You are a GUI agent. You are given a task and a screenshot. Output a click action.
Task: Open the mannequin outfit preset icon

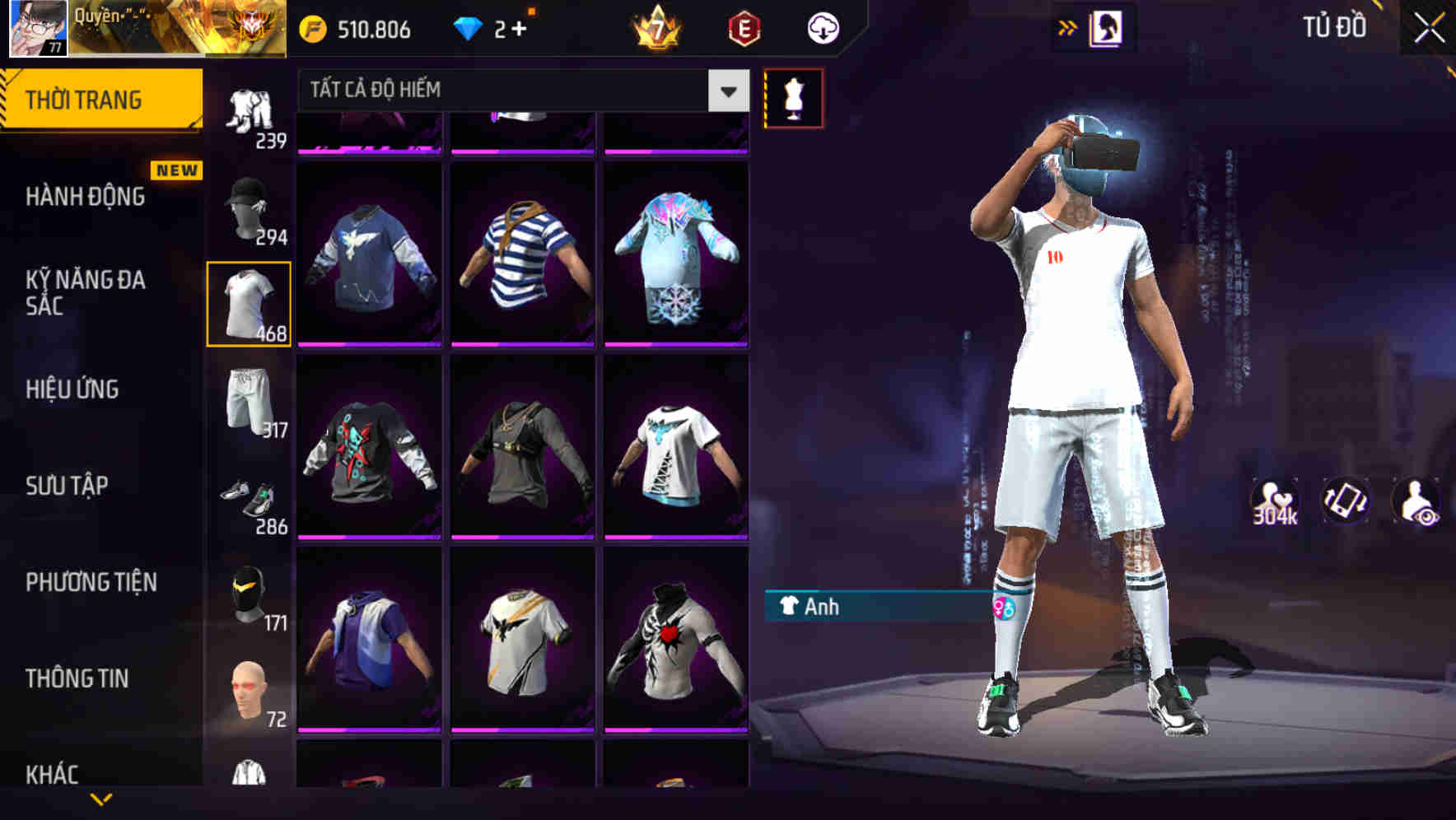coord(793,97)
